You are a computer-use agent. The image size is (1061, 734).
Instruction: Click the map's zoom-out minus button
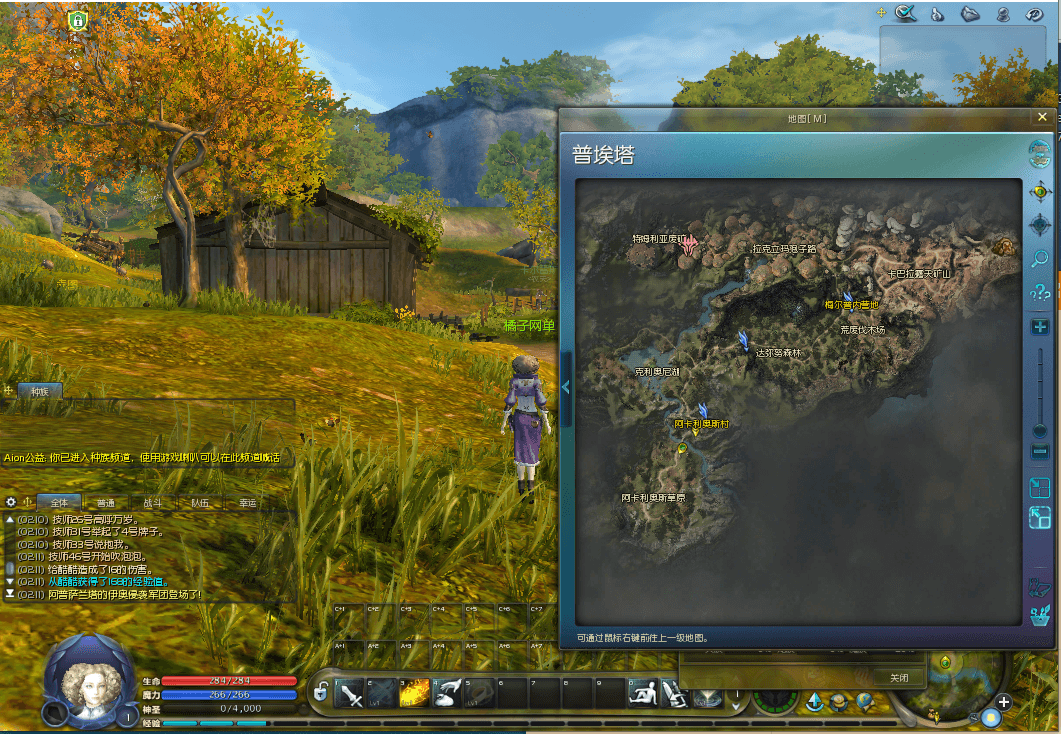[x=1040, y=452]
